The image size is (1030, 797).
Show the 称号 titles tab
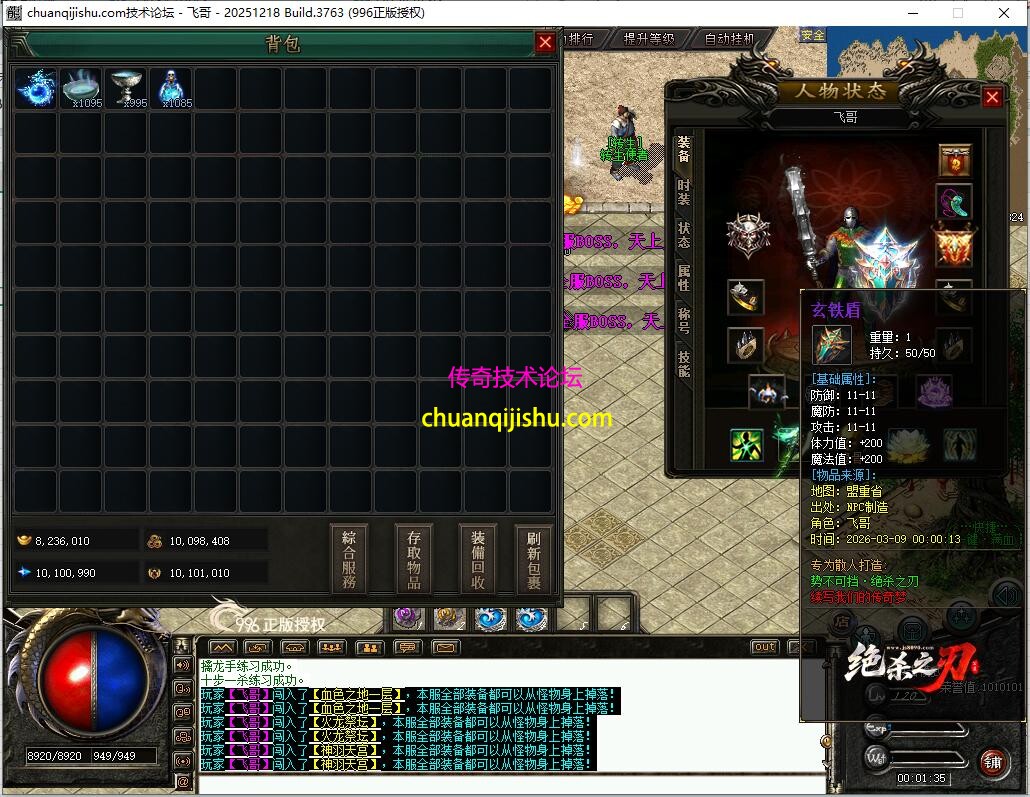(x=684, y=321)
